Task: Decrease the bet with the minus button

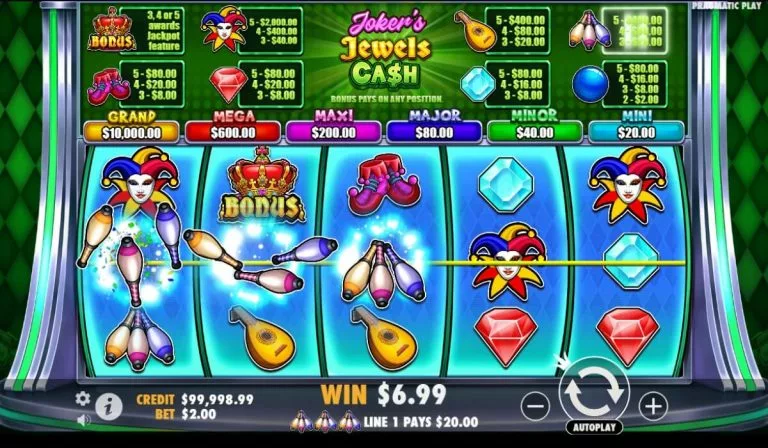Action: pos(536,406)
